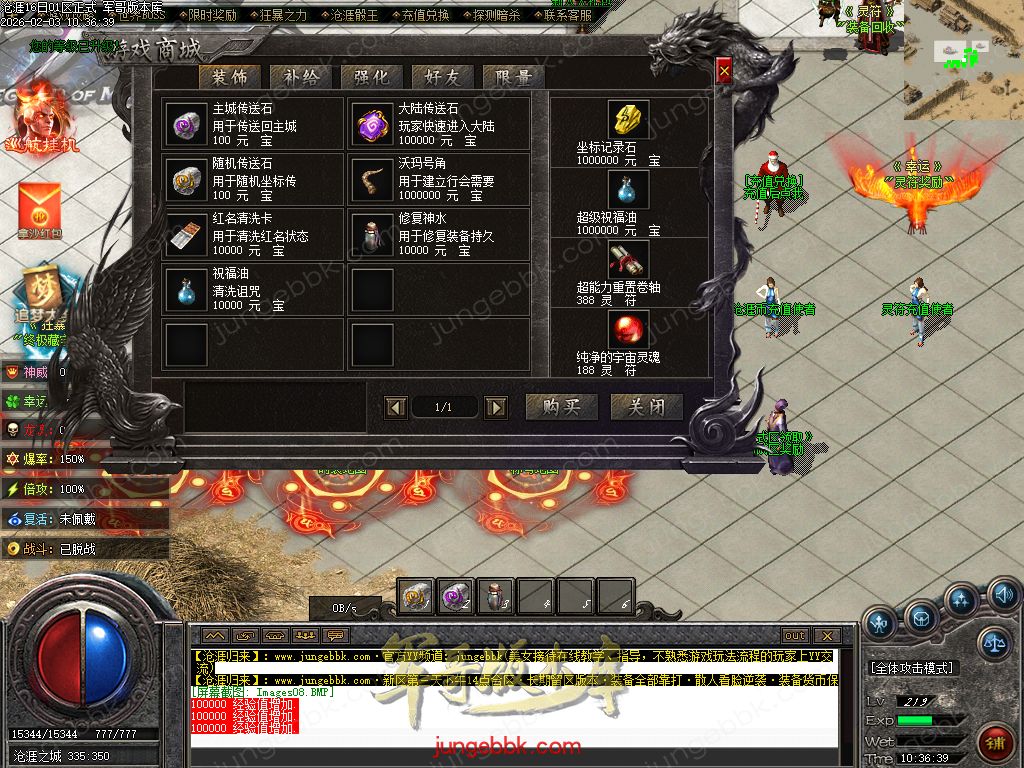
Task: Open the 限量 tab
Action: 512,77
